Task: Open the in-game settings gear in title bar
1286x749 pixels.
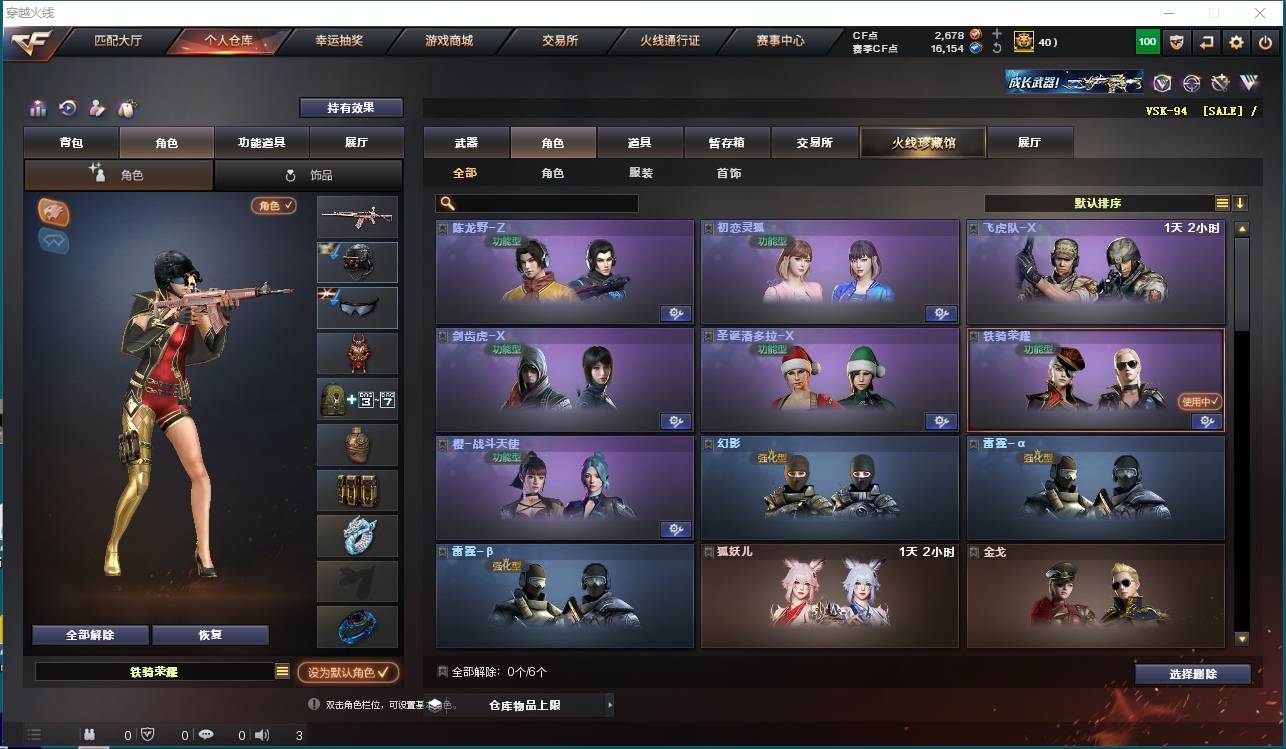Action: pyautogui.click(x=1236, y=42)
